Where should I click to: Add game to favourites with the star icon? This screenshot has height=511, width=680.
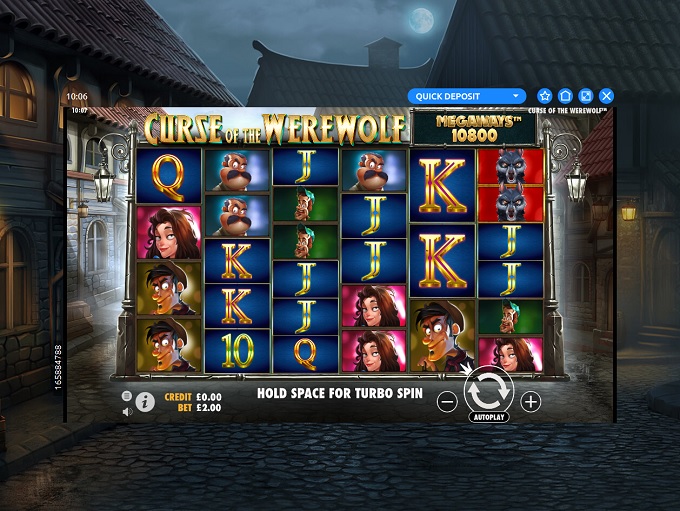coord(545,96)
